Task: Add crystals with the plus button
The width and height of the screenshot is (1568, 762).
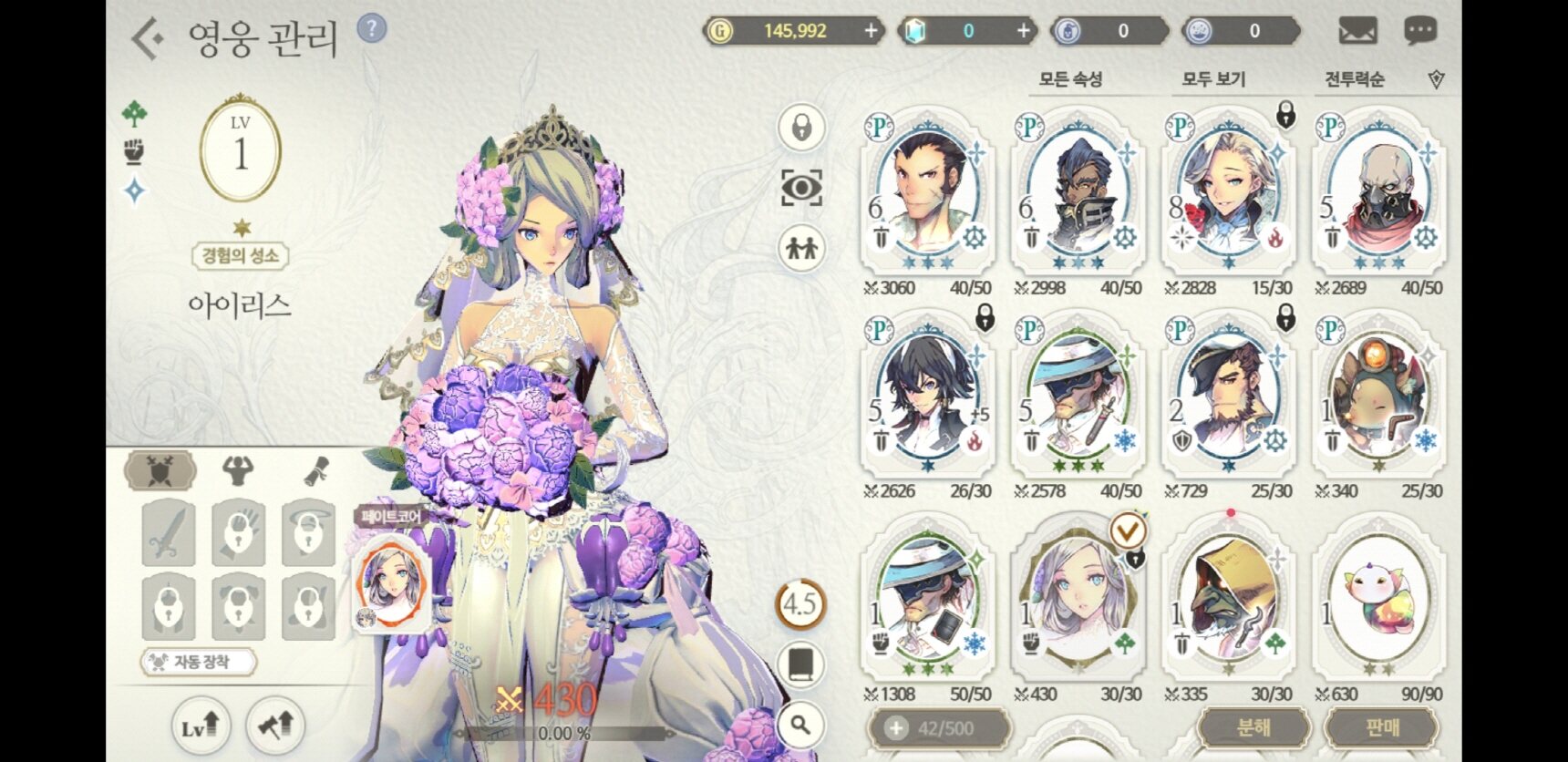Action: [1023, 31]
